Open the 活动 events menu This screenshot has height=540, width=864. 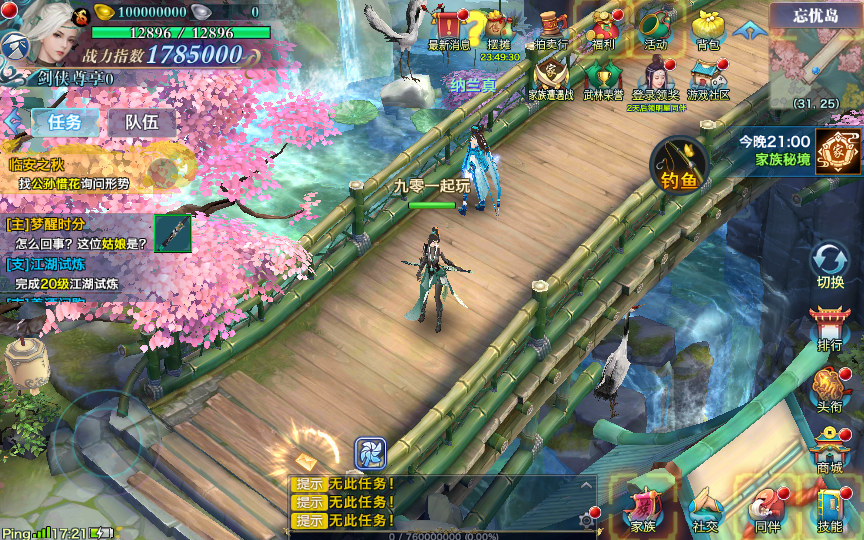655,27
